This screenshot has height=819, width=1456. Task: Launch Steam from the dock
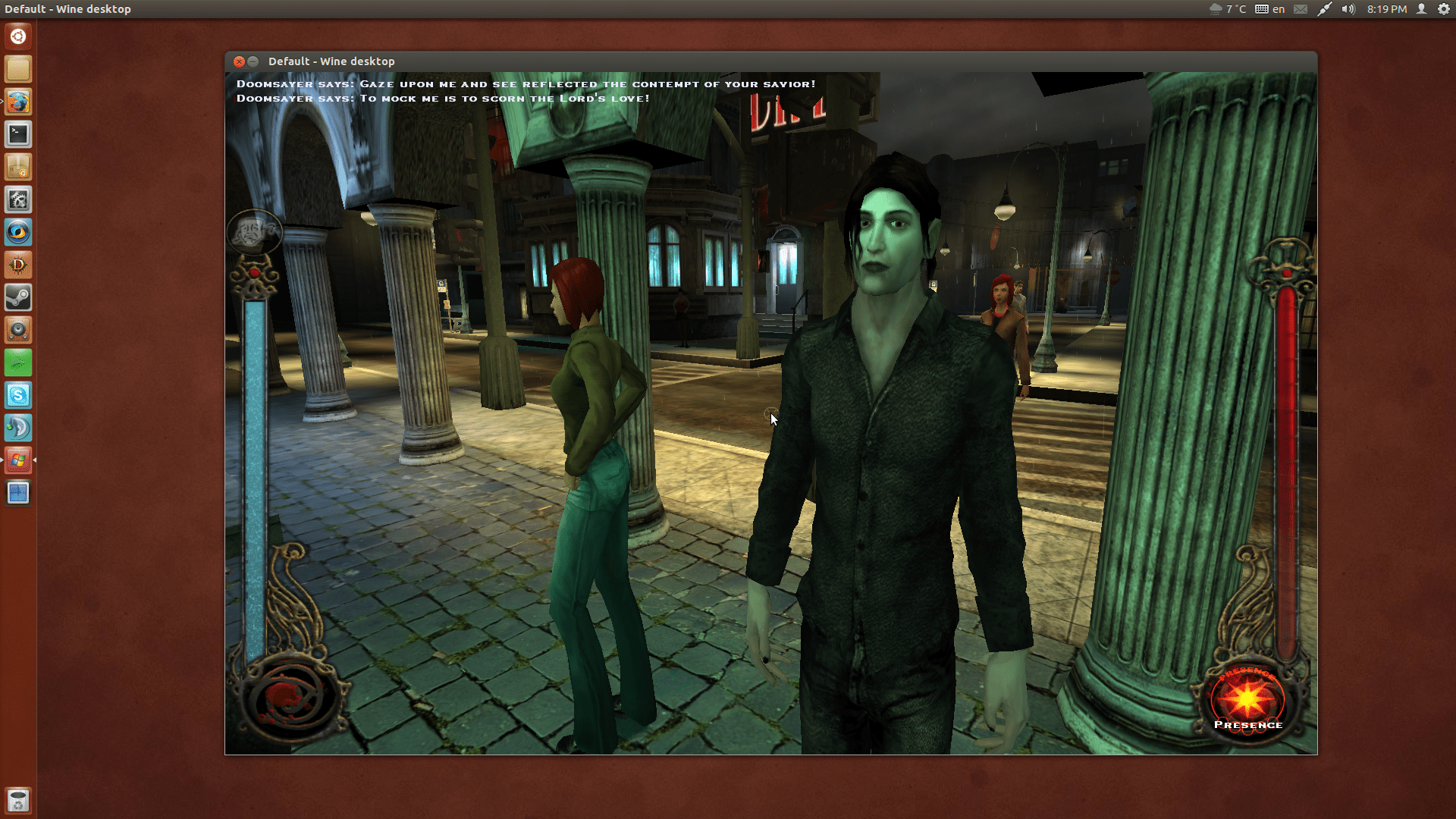[17, 297]
